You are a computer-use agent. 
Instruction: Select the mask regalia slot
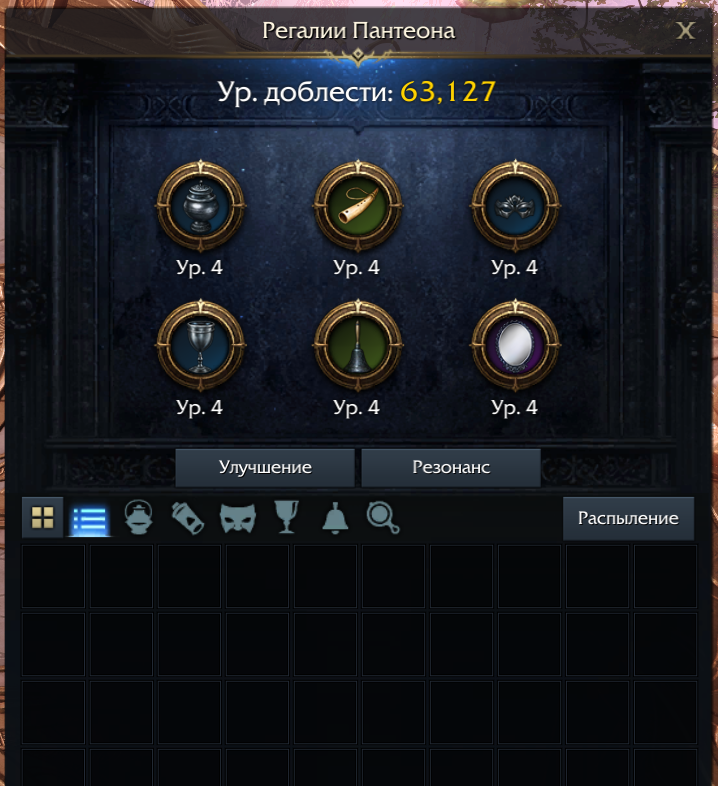click(x=514, y=205)
